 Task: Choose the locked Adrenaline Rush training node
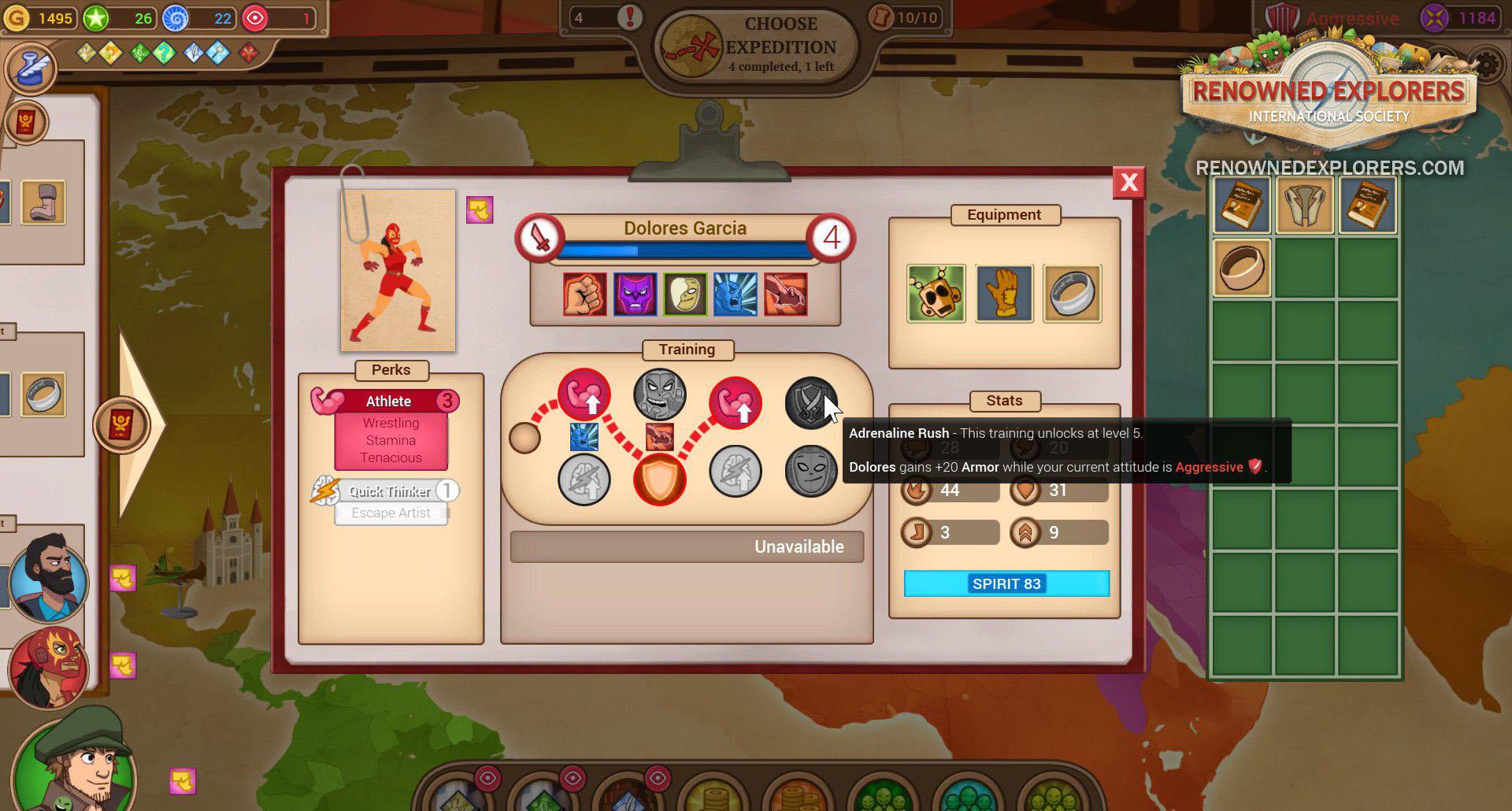point(810,402)
